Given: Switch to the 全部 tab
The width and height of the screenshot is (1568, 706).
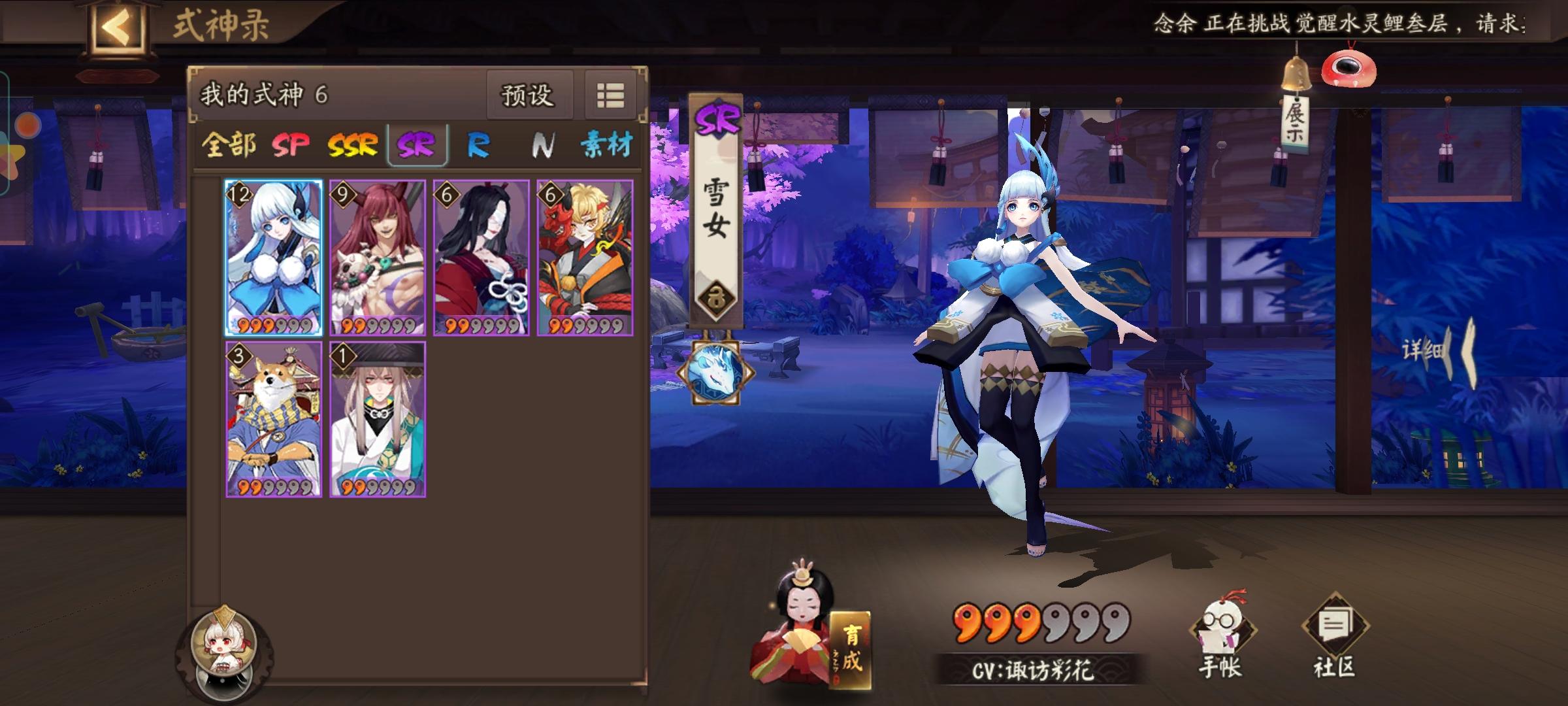Looking at the screenshot, I should (230, 146).
